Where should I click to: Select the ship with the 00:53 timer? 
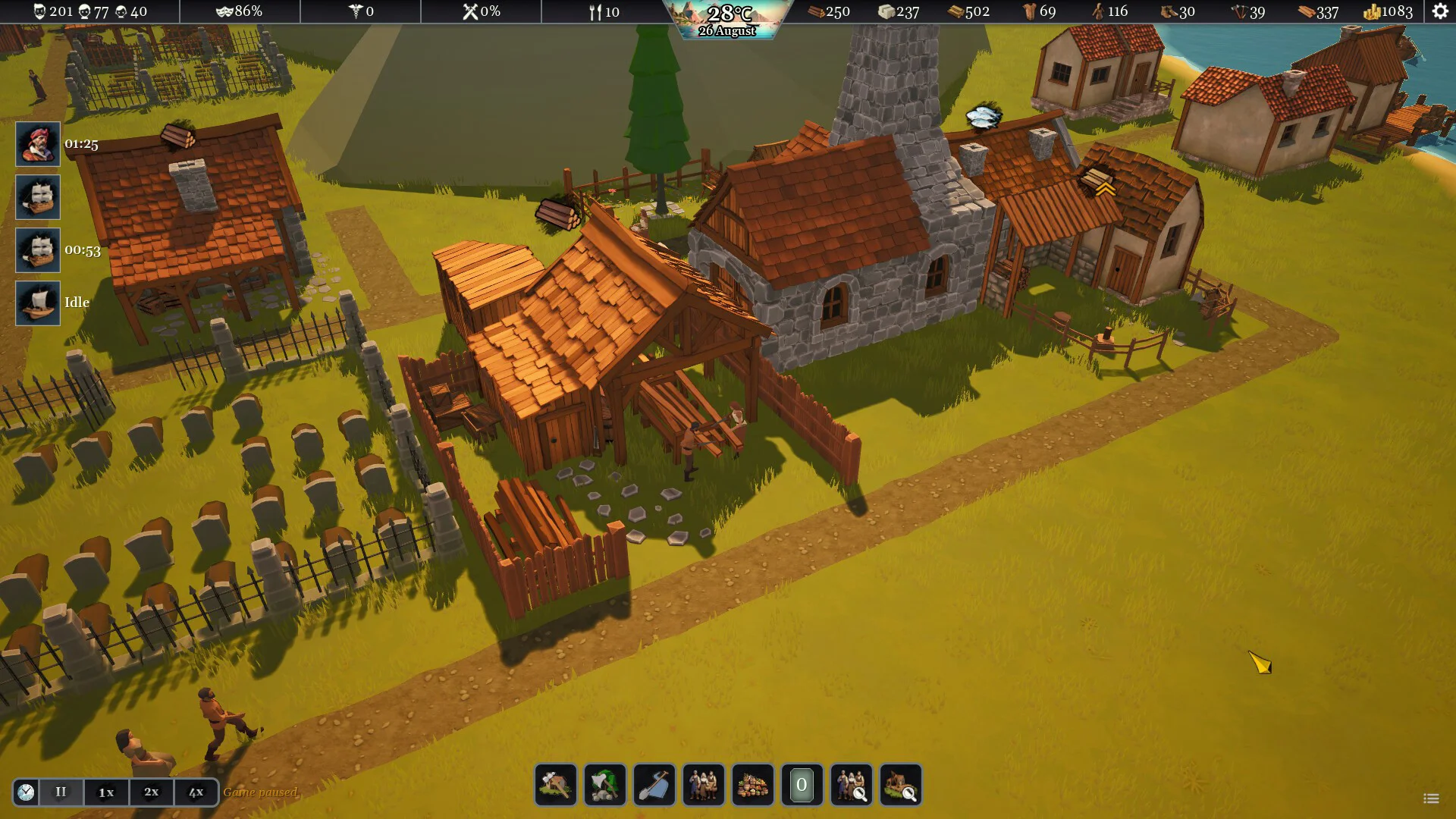point(38,250)
